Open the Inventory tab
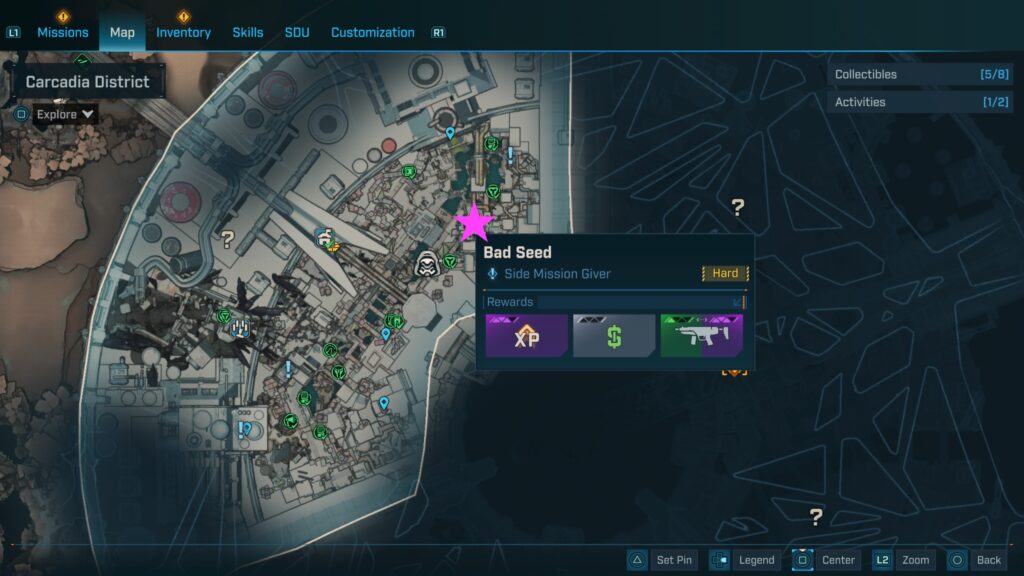The height and width of the screenshot is (576, 1024). pyautogui.click(x=183, y=32)
